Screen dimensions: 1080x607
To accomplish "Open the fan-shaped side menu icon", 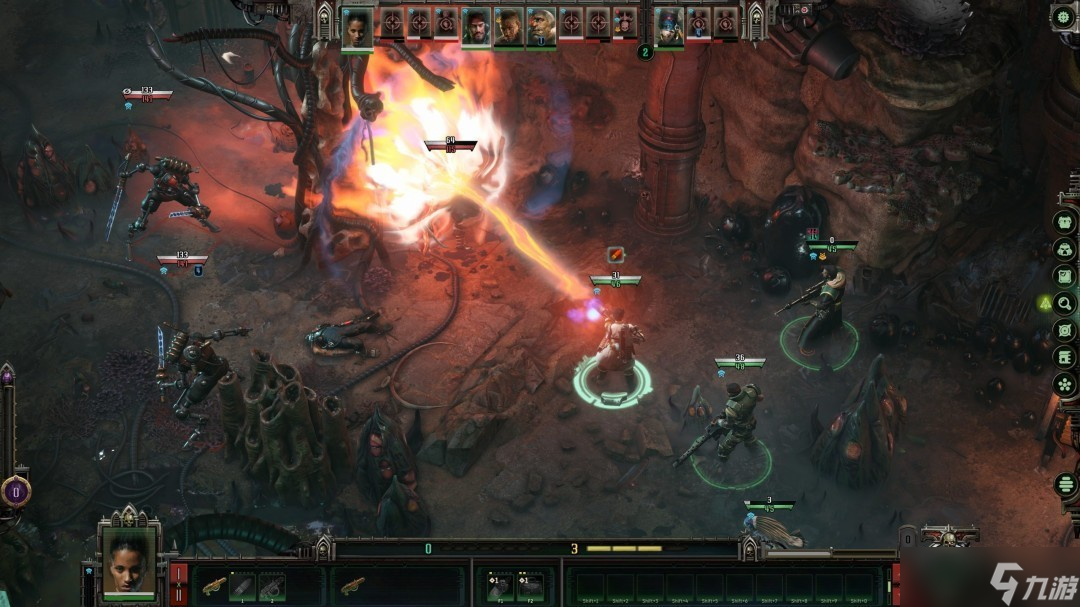I will coord(1065,384).
